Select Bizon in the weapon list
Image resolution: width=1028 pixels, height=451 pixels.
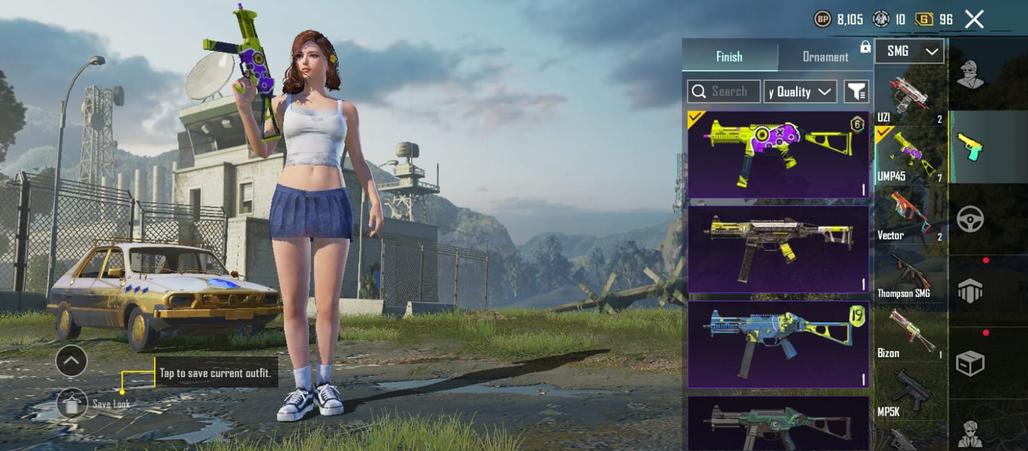(x=908, y=333)
